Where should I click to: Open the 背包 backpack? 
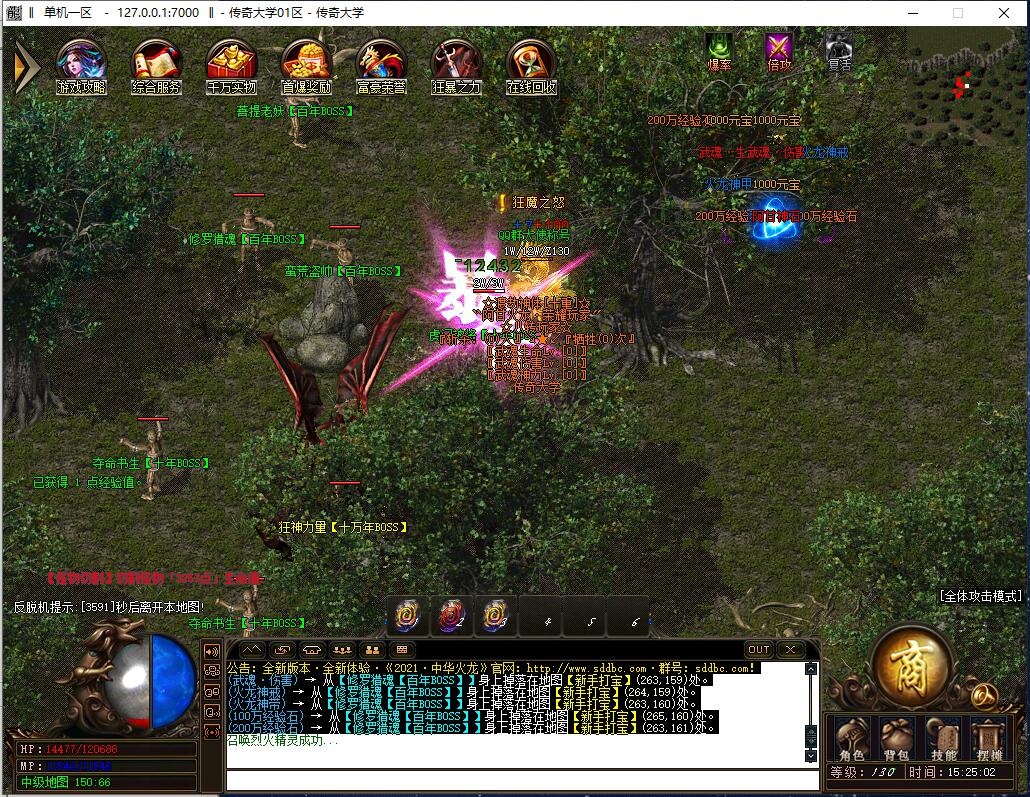pos(897,740)
